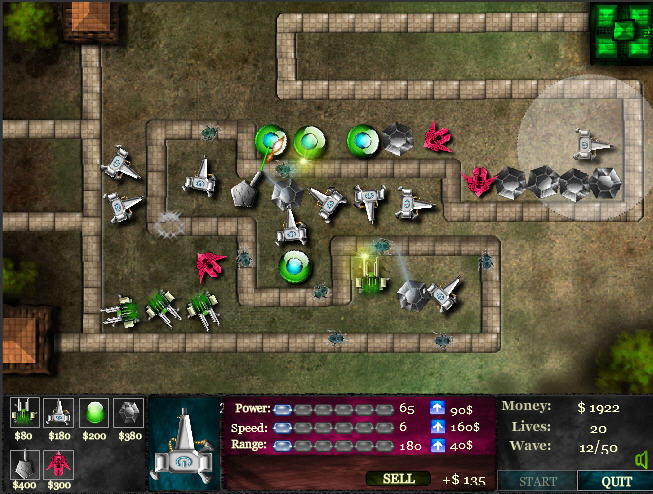Upgrade tower Range for 40$
Screen dimensions: 653x494
coord(438,444)
